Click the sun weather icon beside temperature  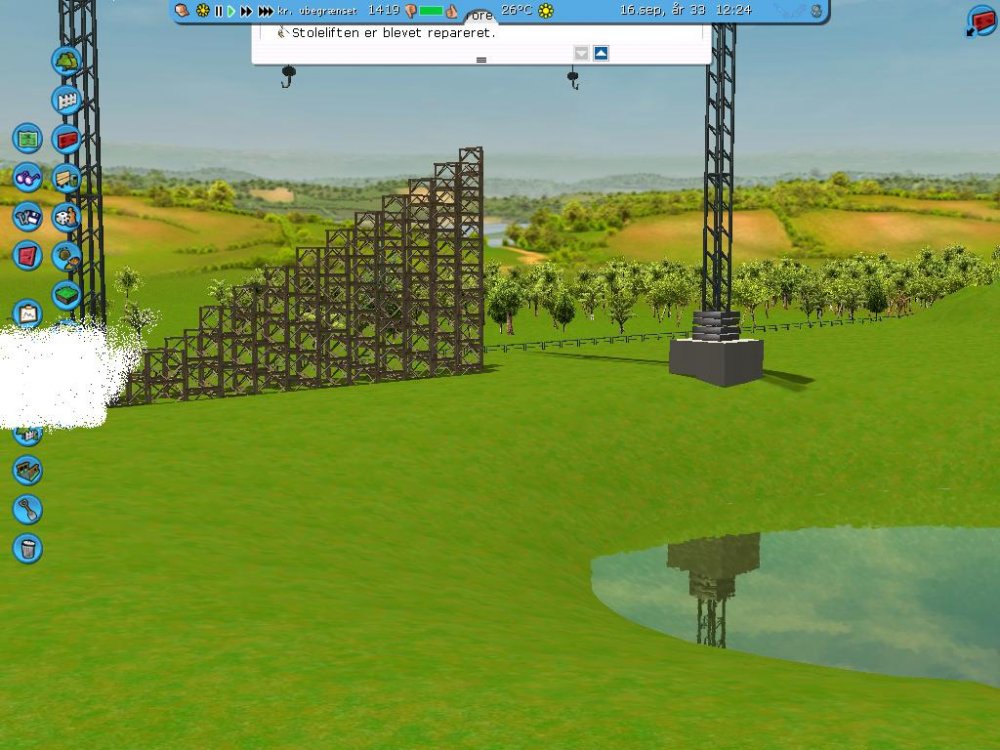click(x=546, y=11)
